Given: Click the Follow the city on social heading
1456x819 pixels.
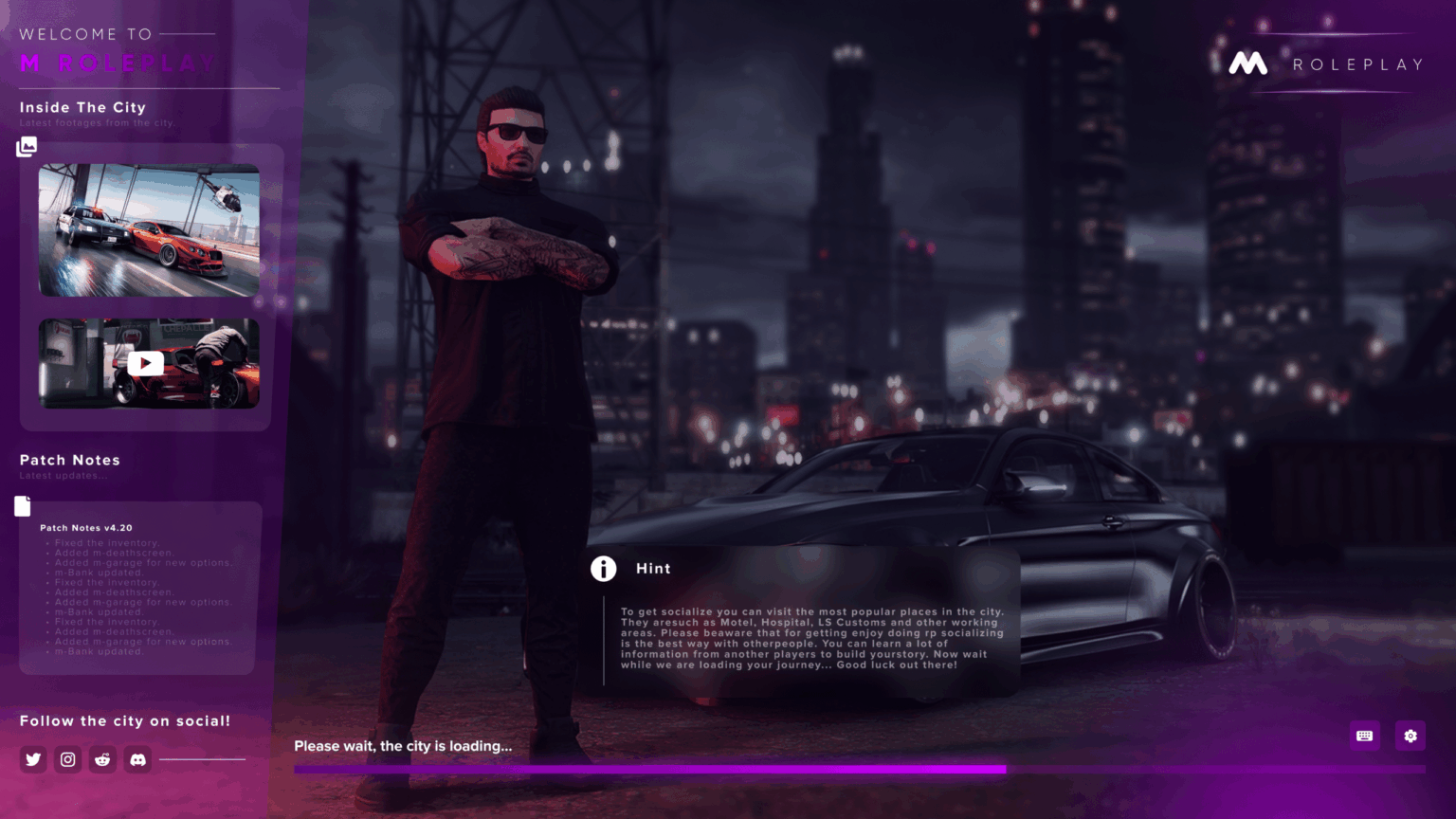Looking at the screenshot, I should pyautogui.click(x=126, y=720).
